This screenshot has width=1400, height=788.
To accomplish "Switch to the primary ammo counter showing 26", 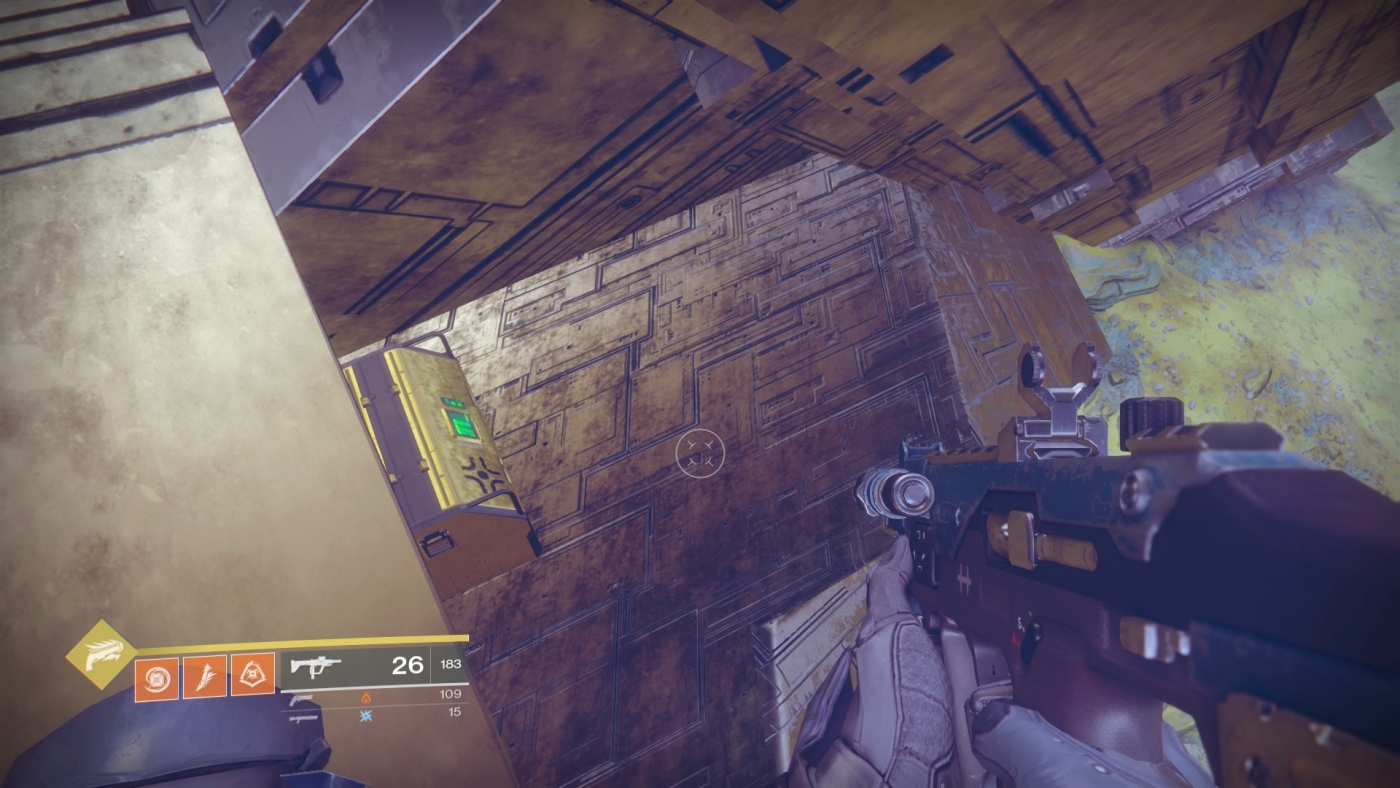I will click(x=408, y=665).
